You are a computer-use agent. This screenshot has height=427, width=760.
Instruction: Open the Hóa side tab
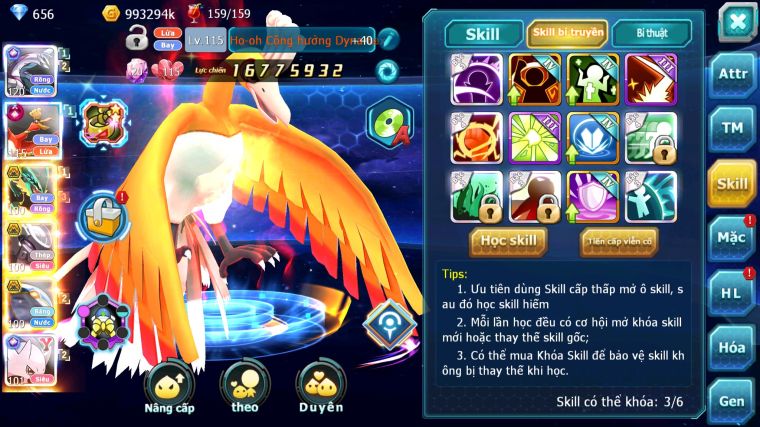pos(732,347)
